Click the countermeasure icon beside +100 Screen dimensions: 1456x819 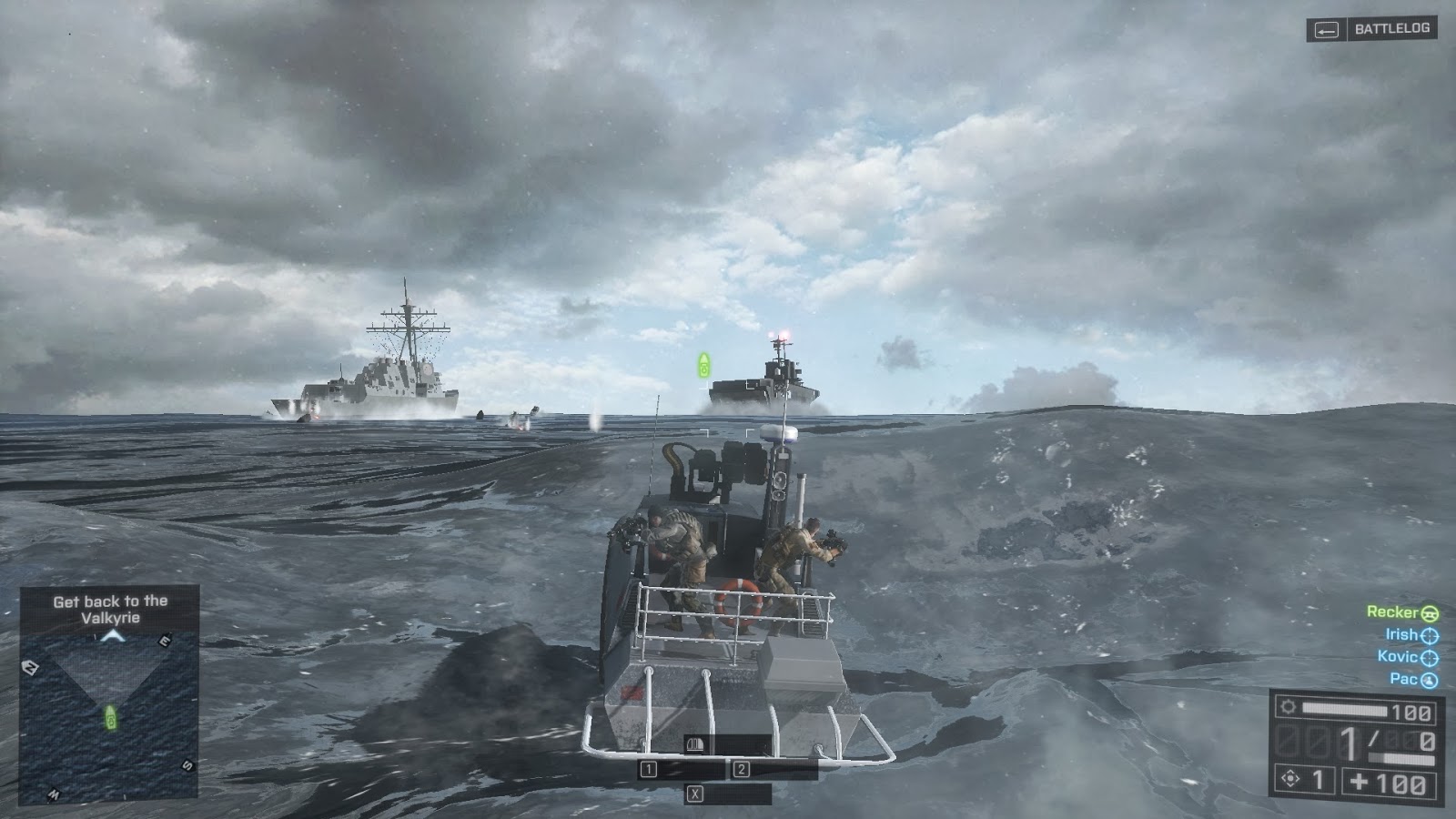pos(1290,777)
